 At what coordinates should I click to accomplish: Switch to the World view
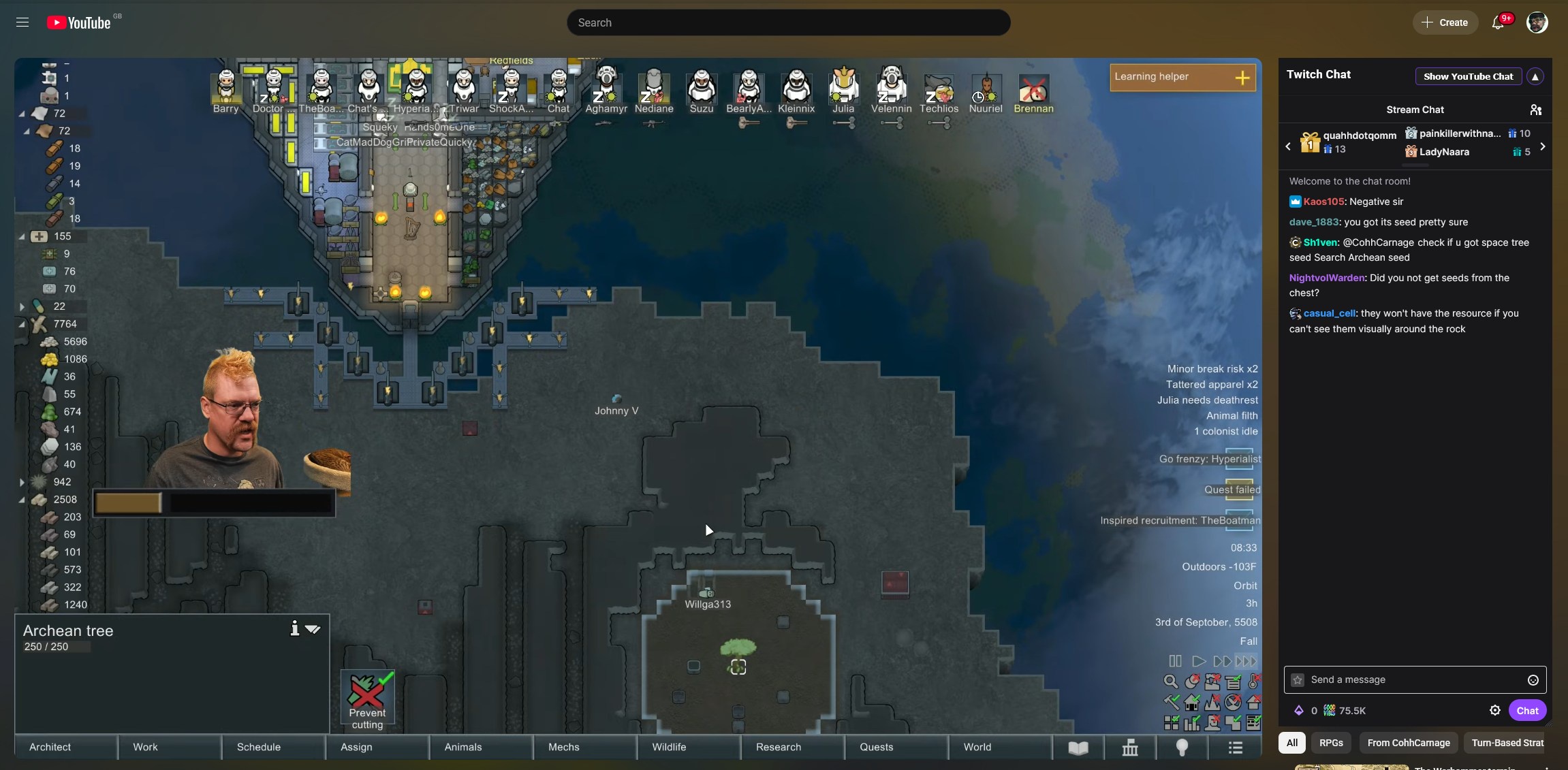977,747
